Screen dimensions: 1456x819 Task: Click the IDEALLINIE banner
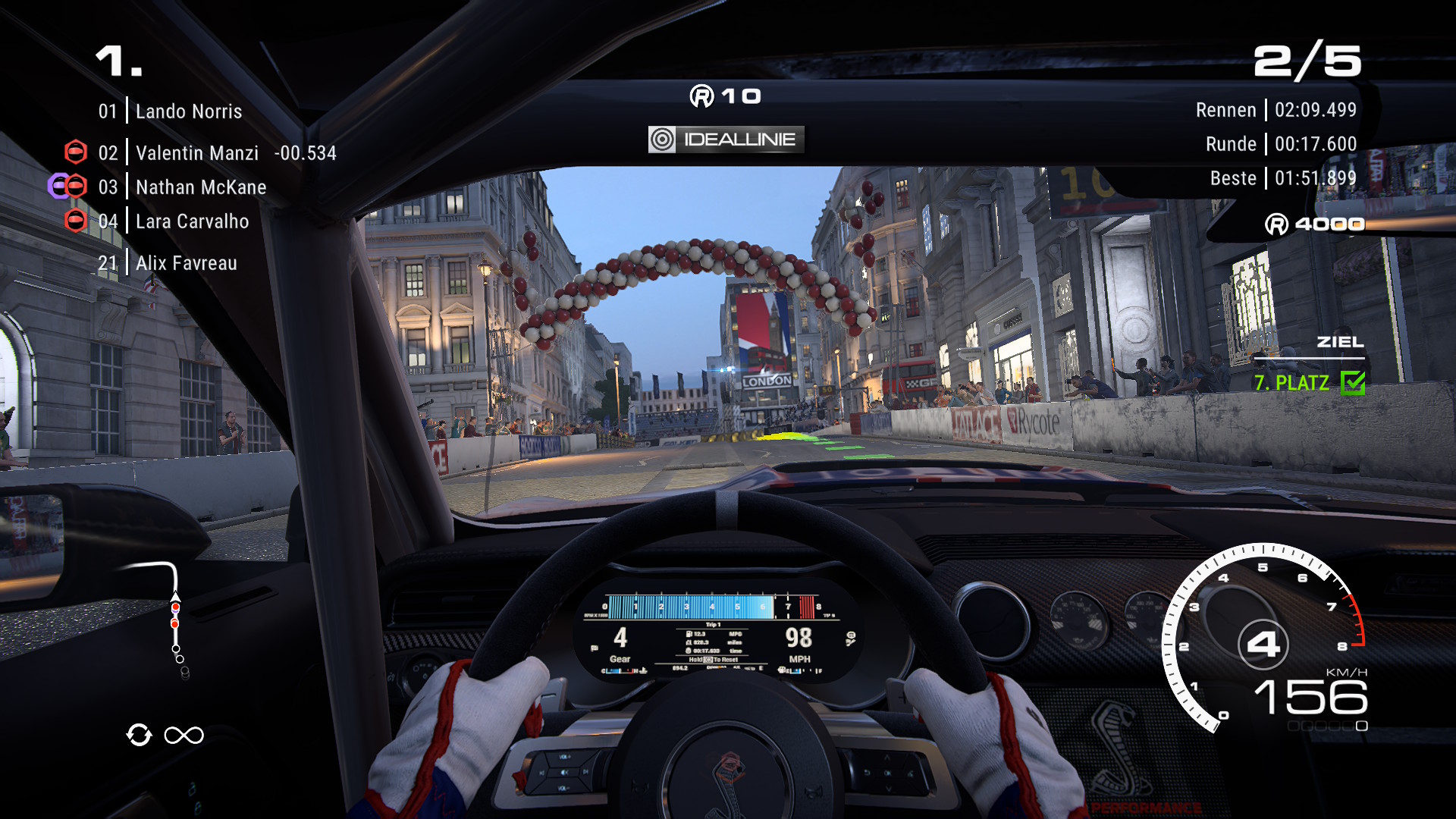click(x=726, y=140)
